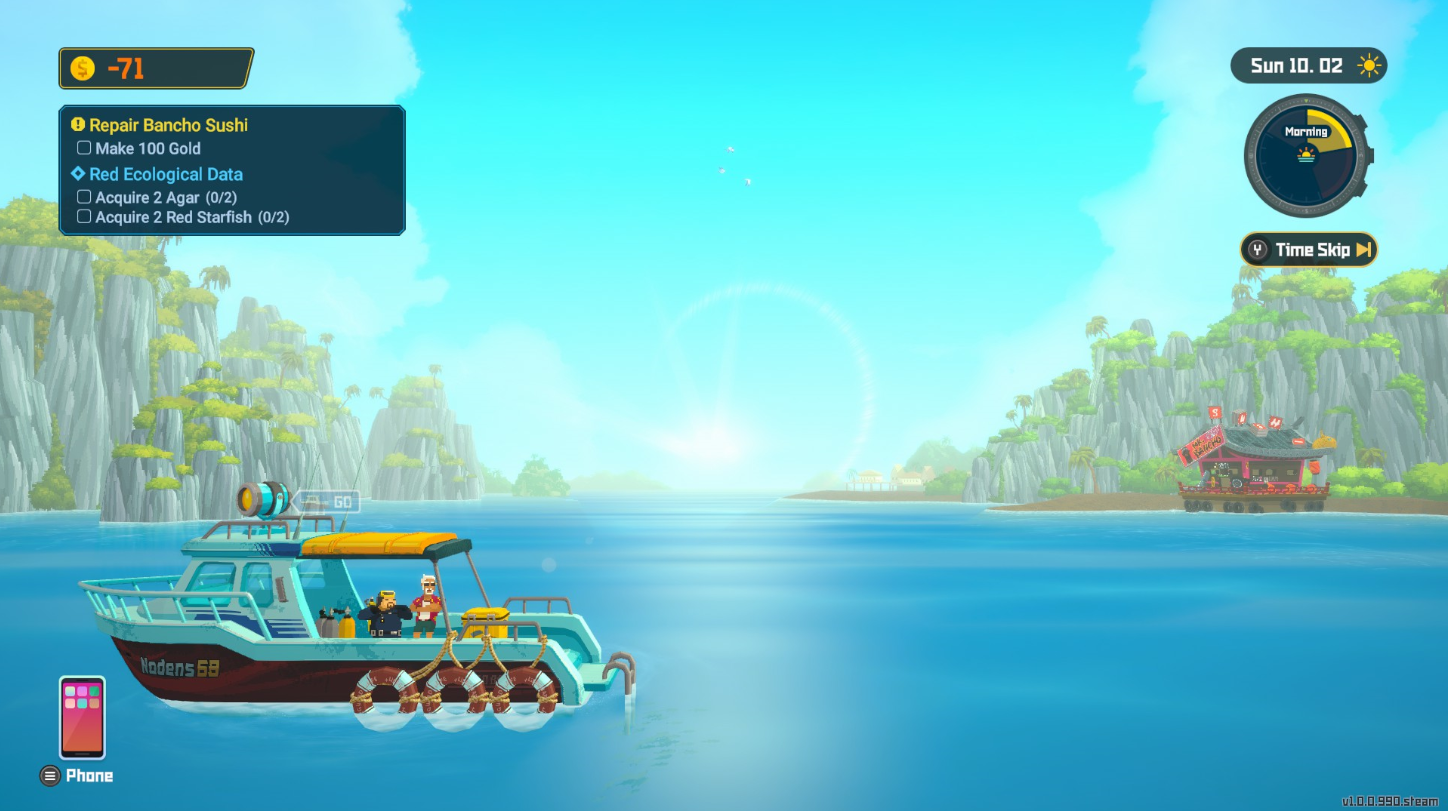Viewport: 1448px width, 811px height.
Task: Click the sun weather icon beside the date
Action: [1367, 64]
